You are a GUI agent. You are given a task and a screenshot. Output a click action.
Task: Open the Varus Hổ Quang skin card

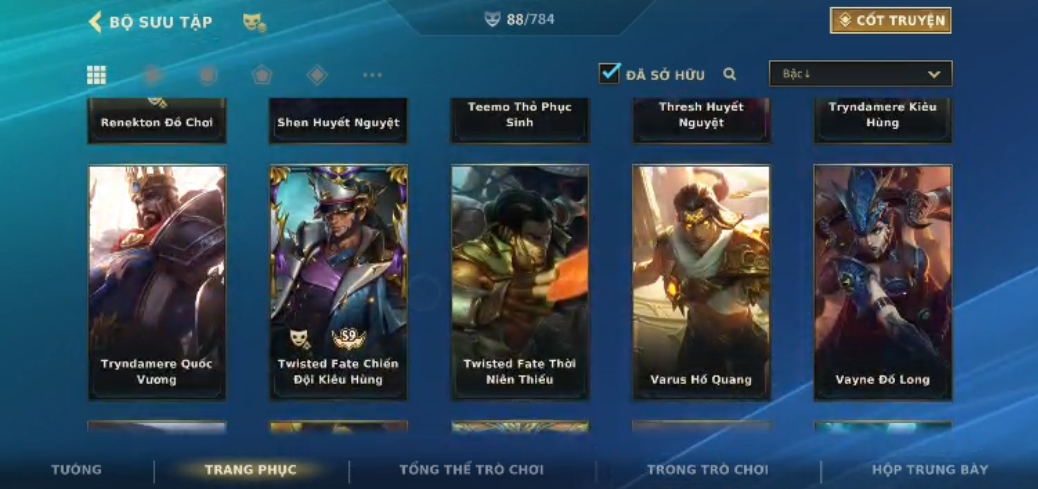(x=701, y=282)
